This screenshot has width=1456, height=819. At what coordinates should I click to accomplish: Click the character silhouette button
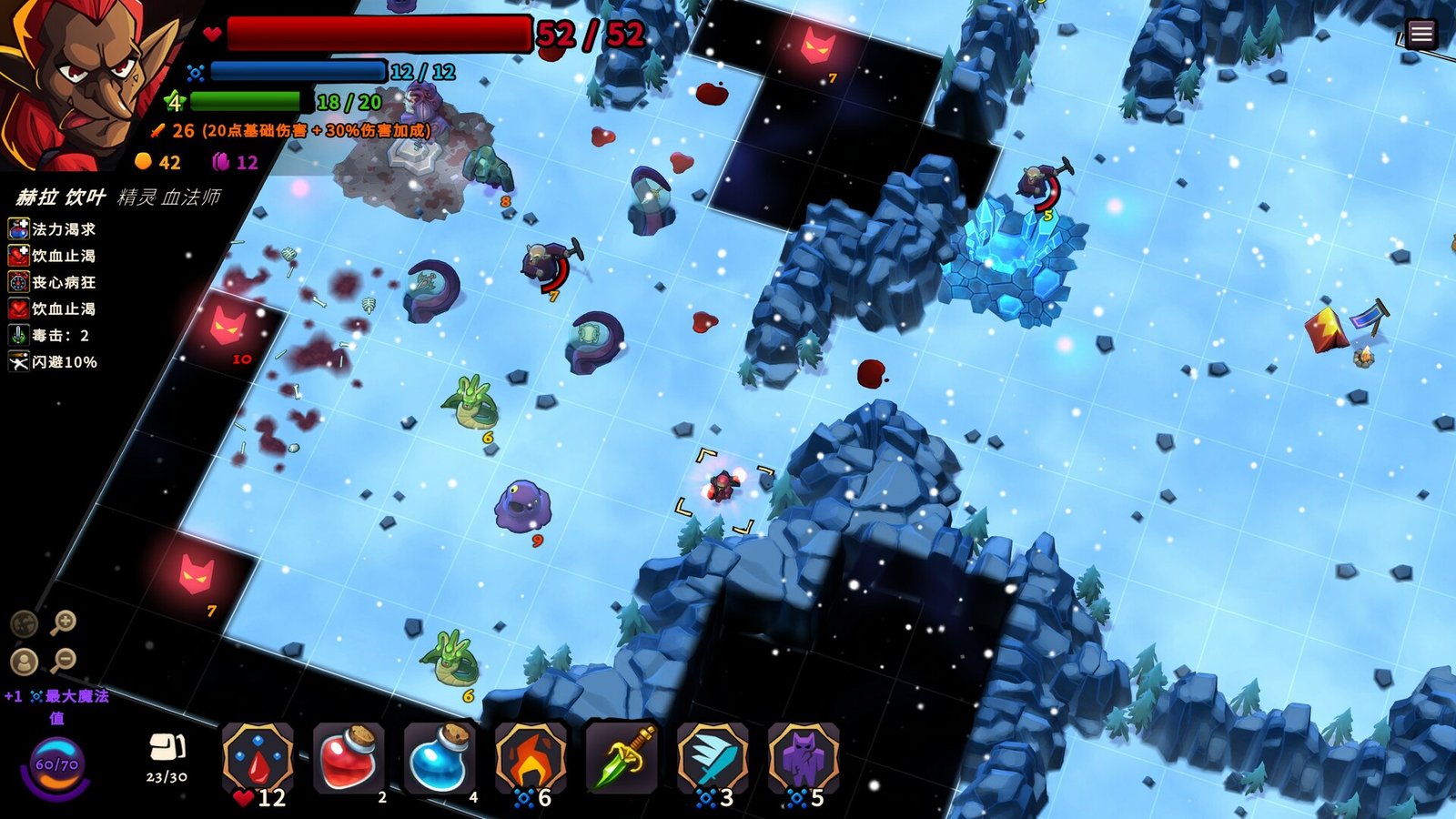click(24, 661)
